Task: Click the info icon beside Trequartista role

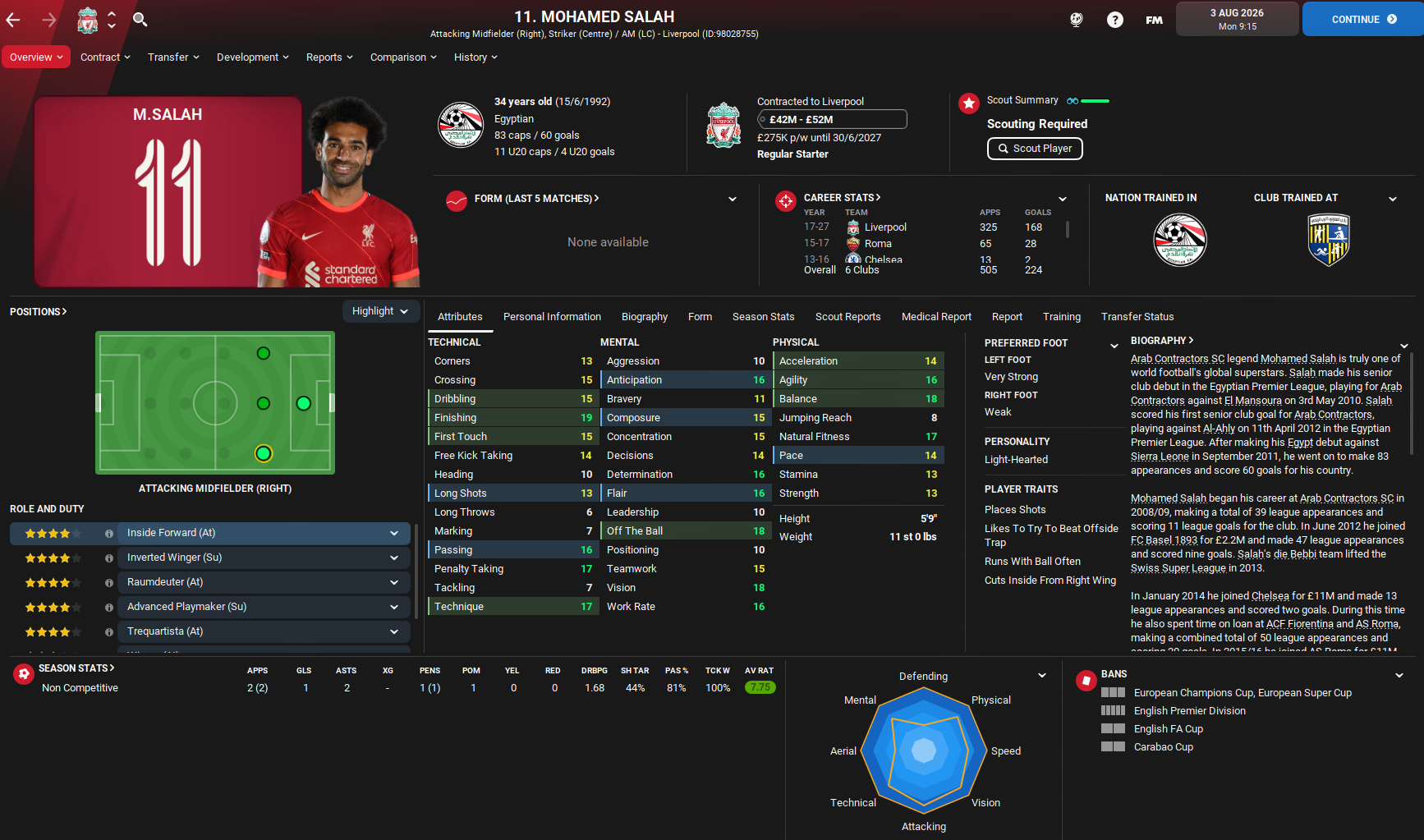Action: [x=108, y=631]
